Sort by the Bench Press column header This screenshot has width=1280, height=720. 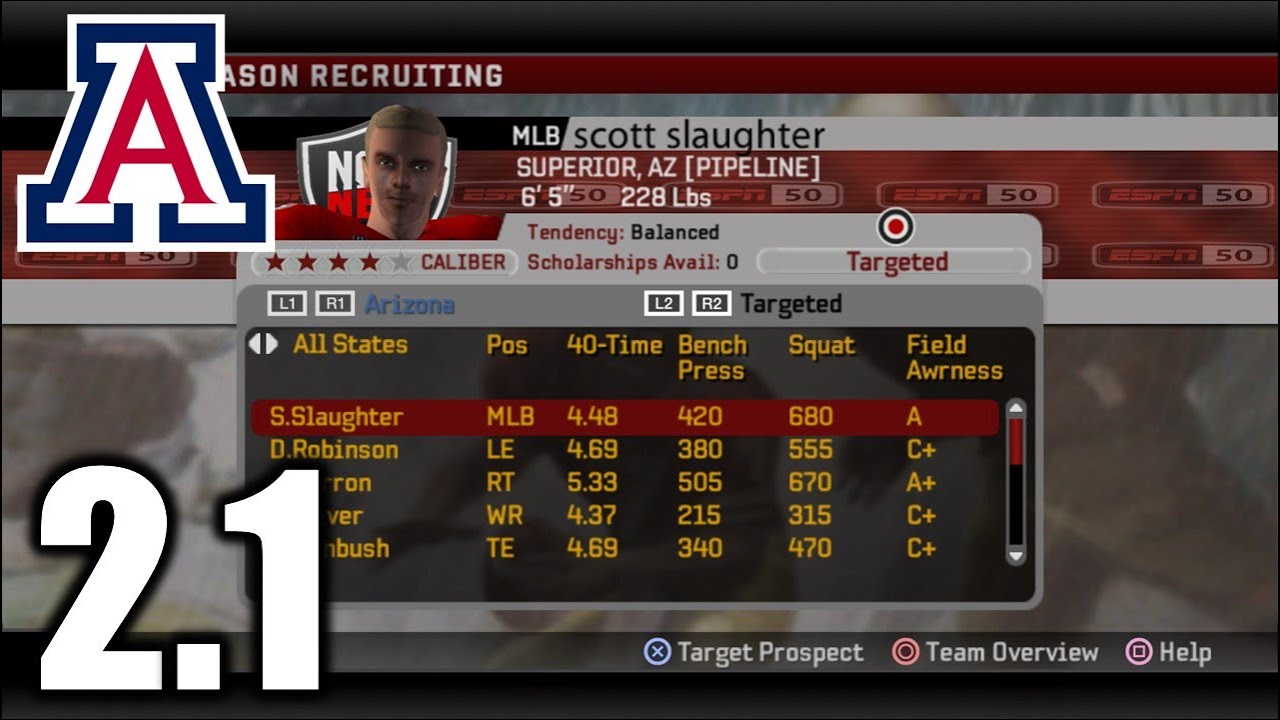click(x=712, y=357)
